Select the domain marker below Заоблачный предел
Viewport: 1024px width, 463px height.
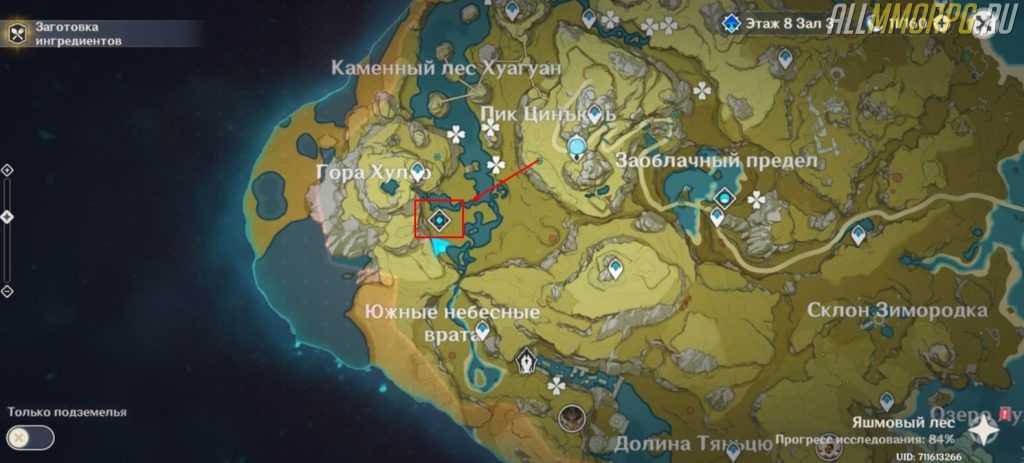723,199
